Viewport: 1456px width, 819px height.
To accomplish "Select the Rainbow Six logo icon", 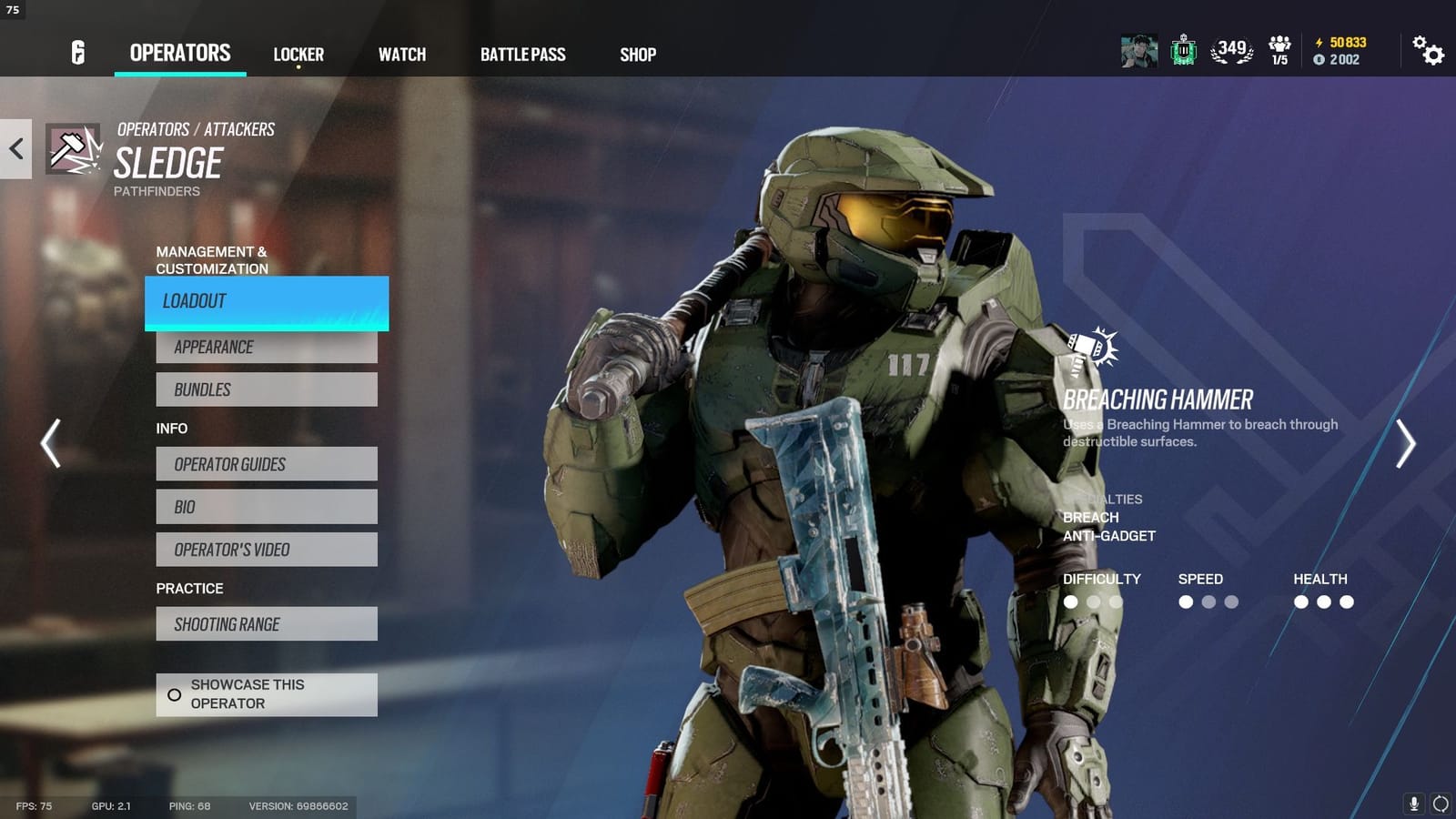I will [x=75, y=50].
